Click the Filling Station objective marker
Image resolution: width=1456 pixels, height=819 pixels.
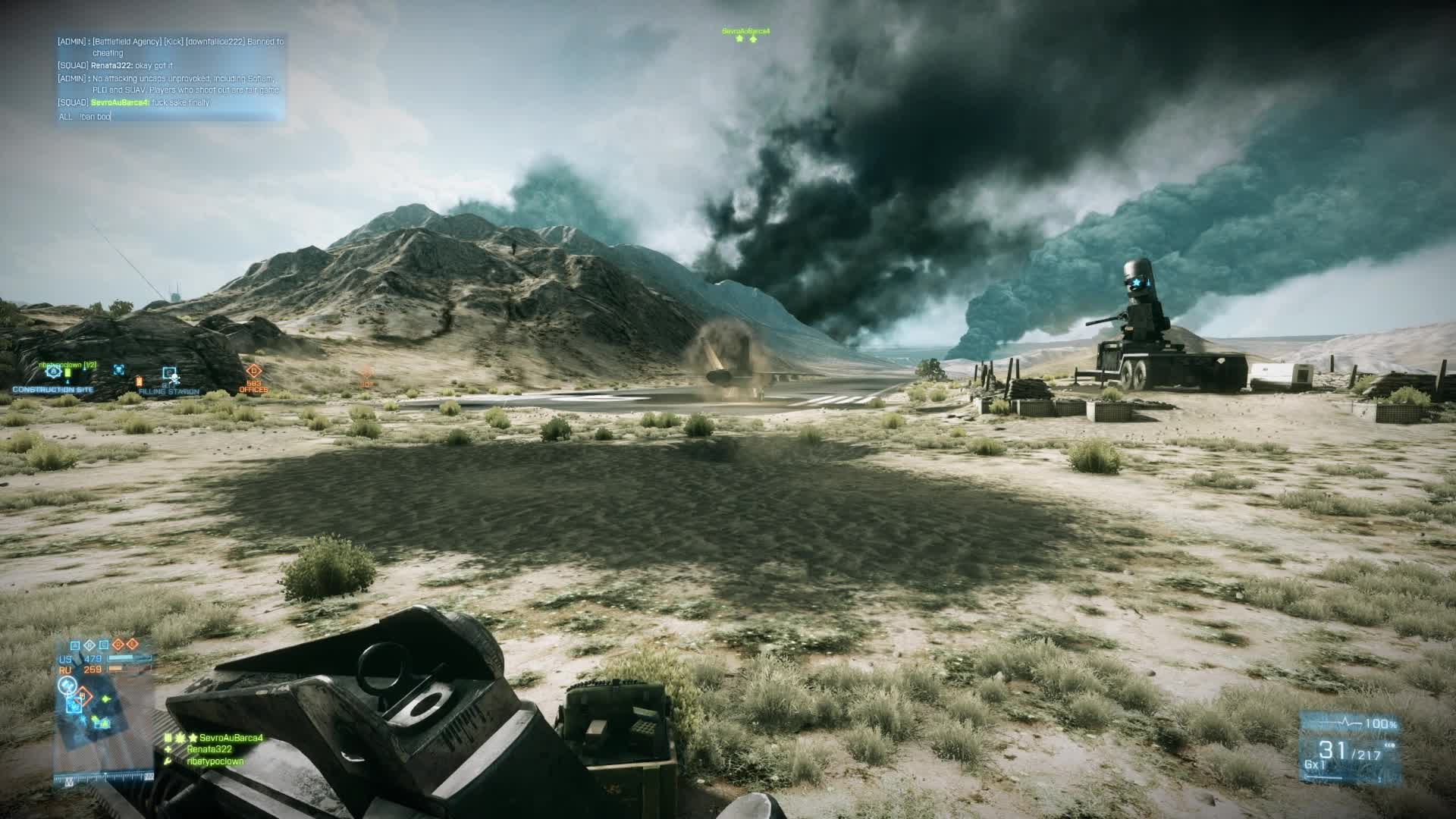[x=169, y=374]
